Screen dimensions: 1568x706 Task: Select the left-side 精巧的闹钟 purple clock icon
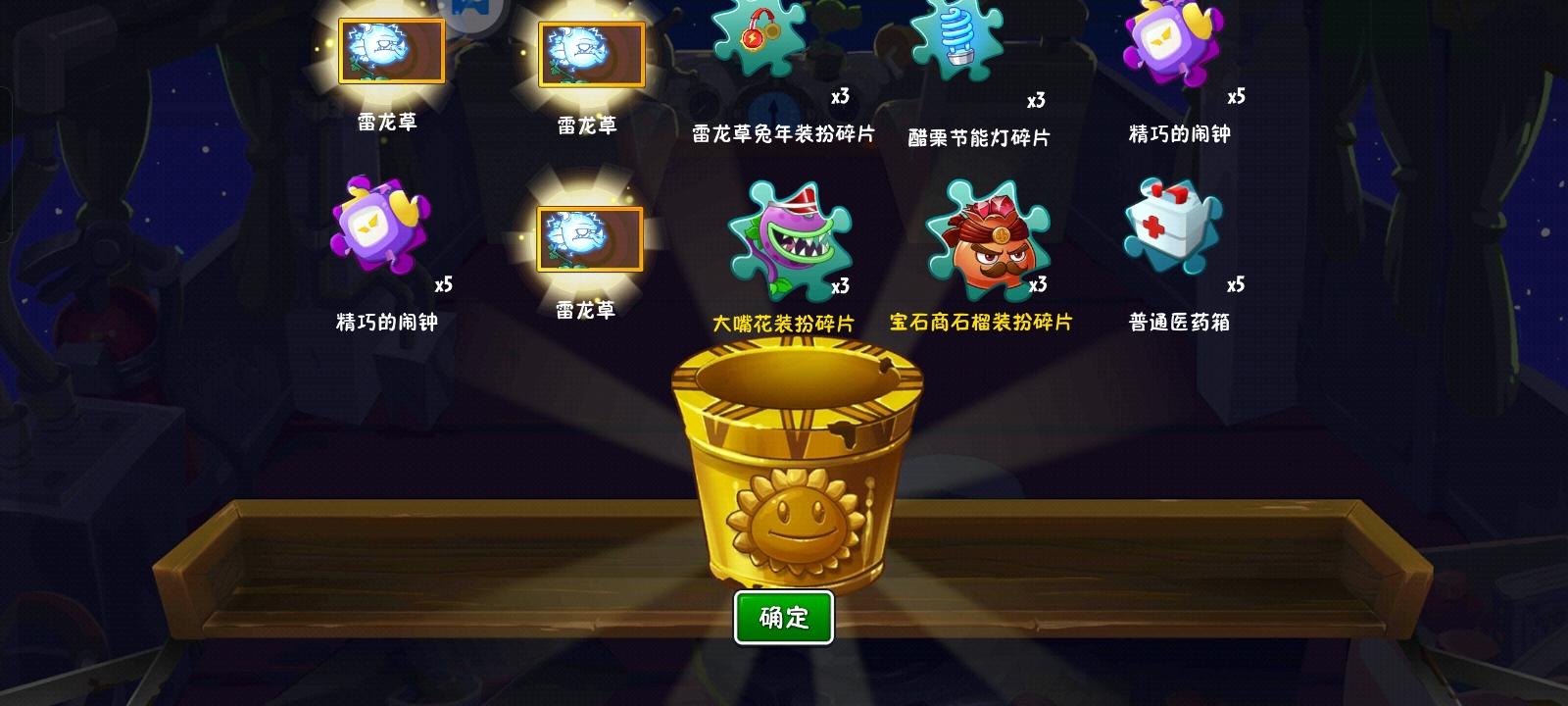coord(377,230)
